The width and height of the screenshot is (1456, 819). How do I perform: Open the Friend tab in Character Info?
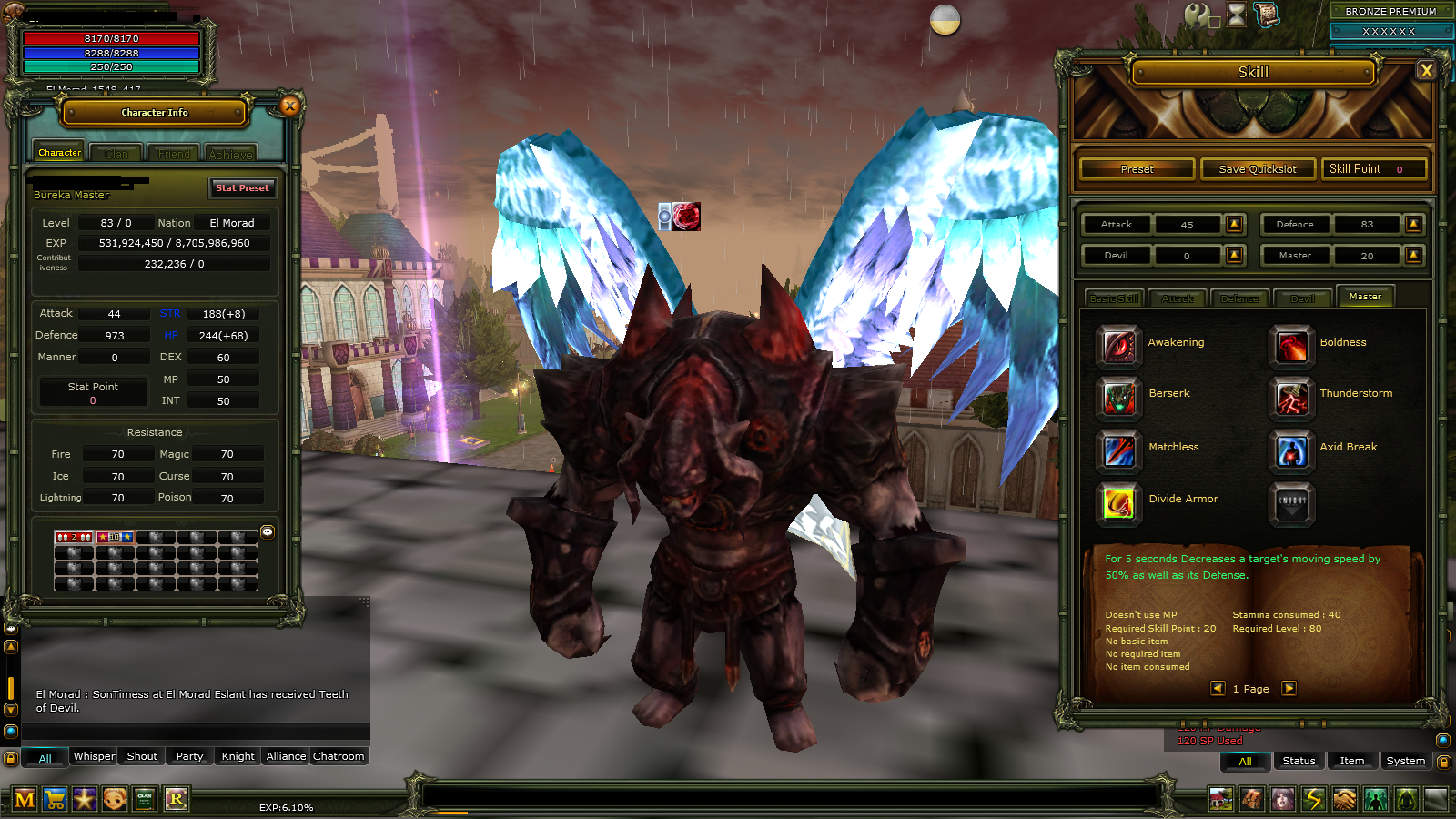pyautogui.click(x=173, y=152)
